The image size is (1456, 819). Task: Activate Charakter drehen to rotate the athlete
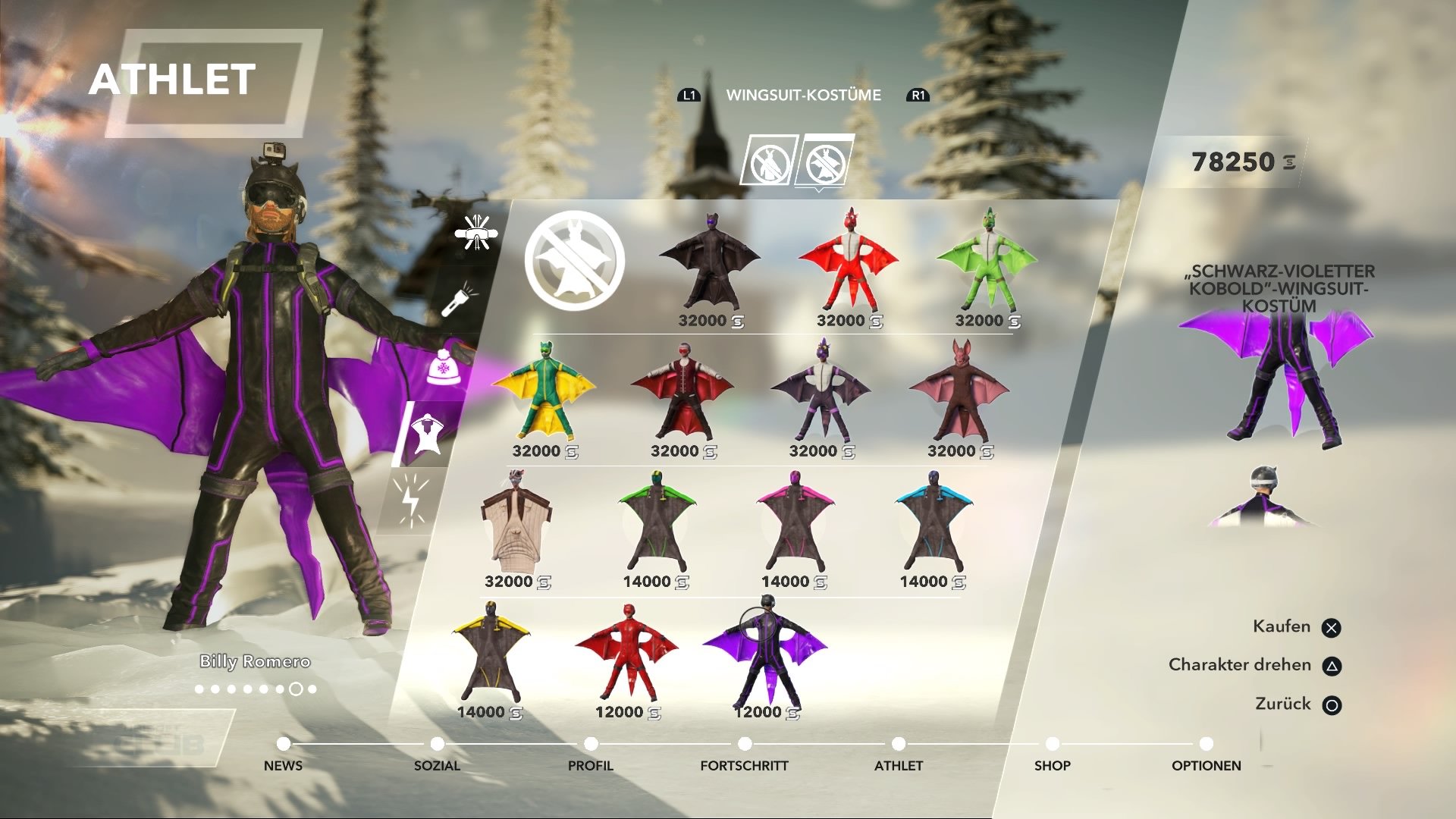(1240, 664)
